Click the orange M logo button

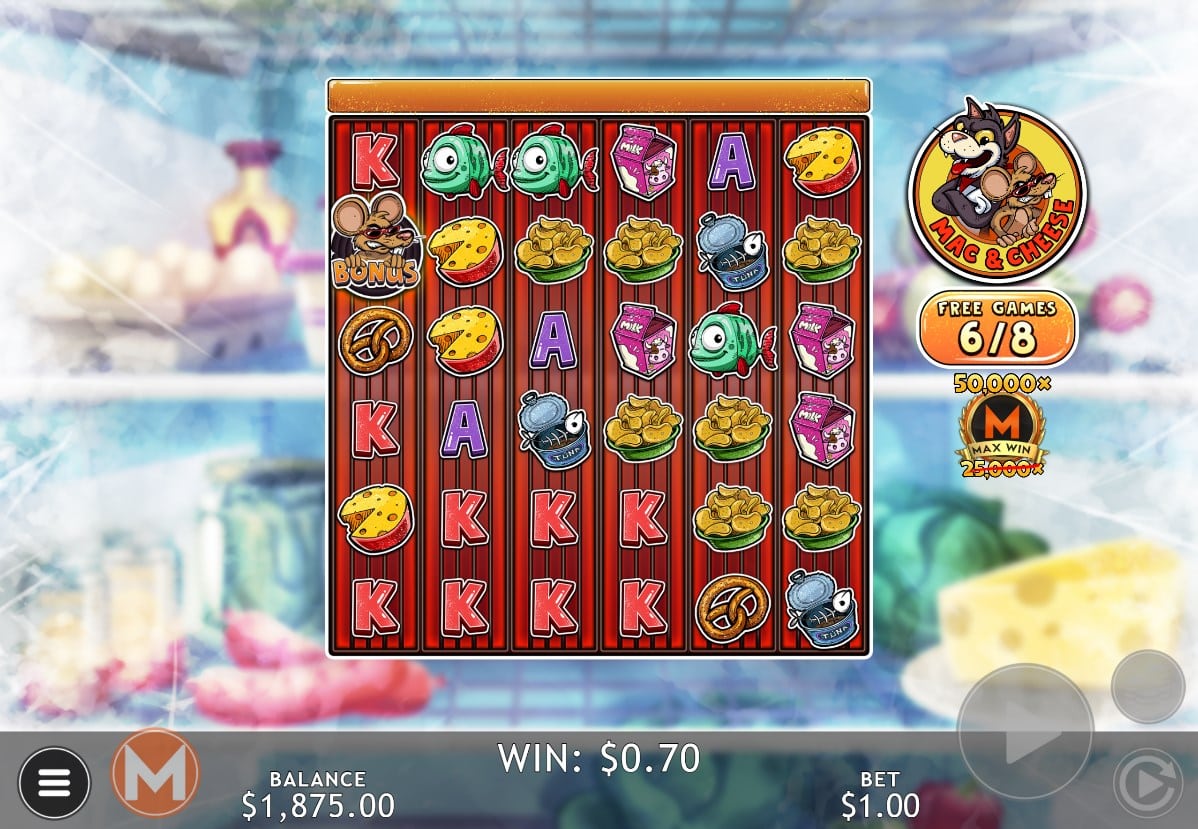(155, 773)
